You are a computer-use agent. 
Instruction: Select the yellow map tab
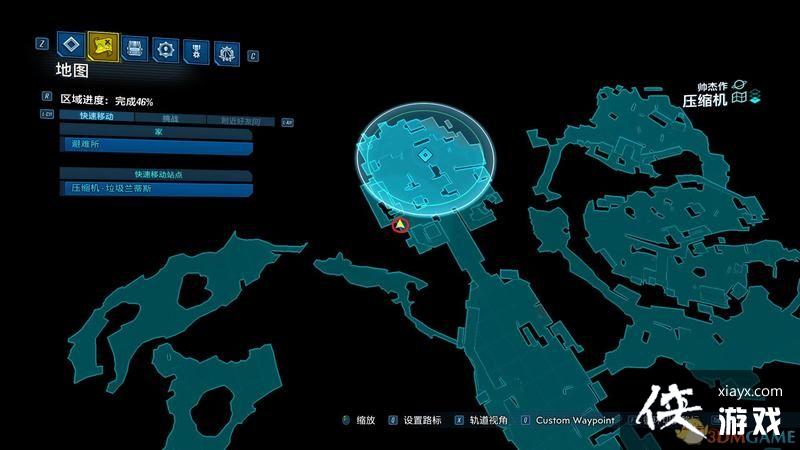click(x=102, y=45)
